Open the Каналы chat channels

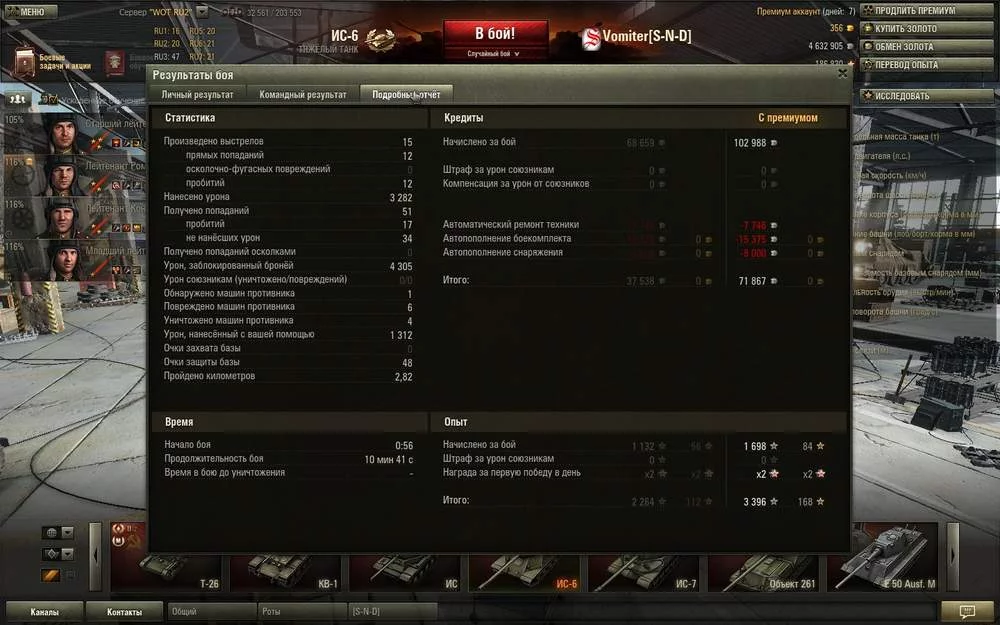[44, 611]
